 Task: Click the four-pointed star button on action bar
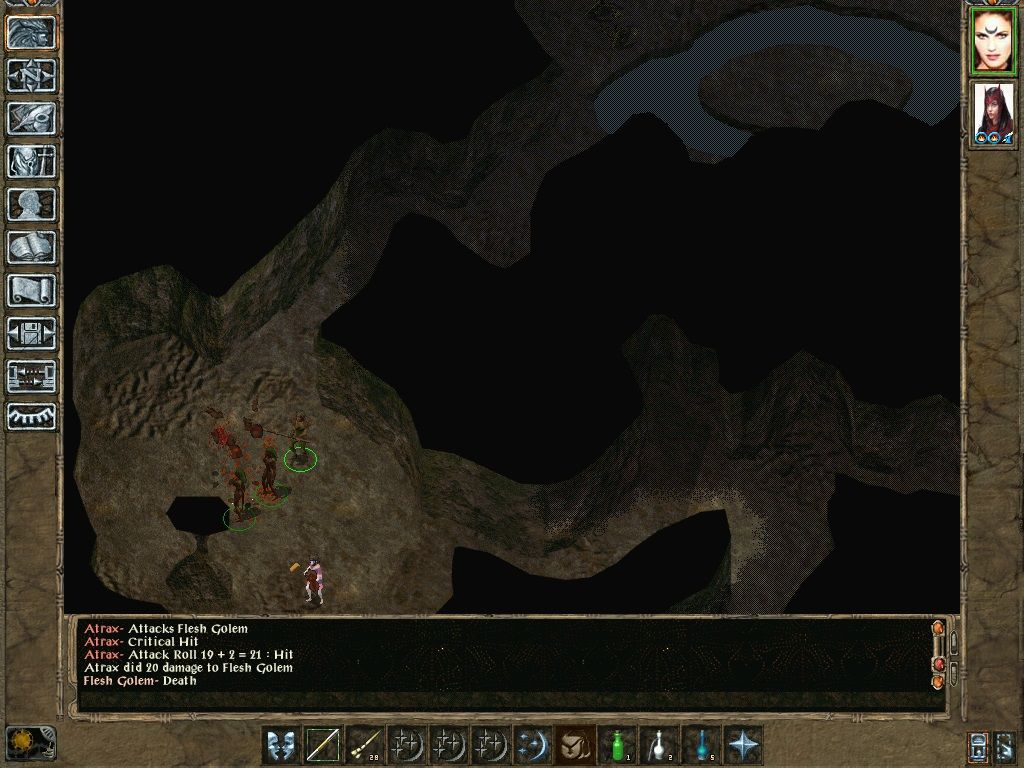pyautogui.click(x=743, y=745)
